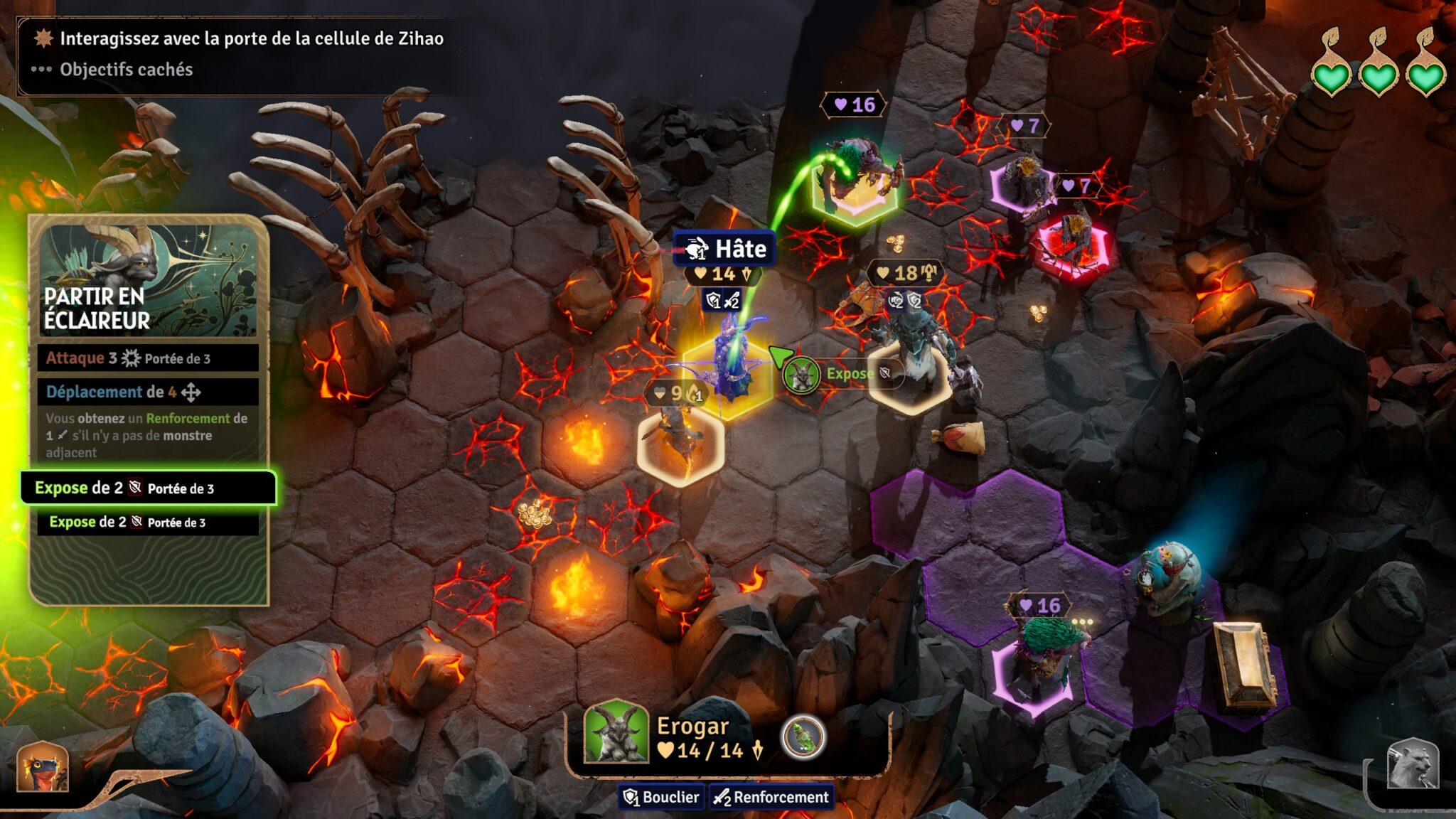Use the green potion item beside Erogar
The image size is (1456, 819).
pos(803,737)
